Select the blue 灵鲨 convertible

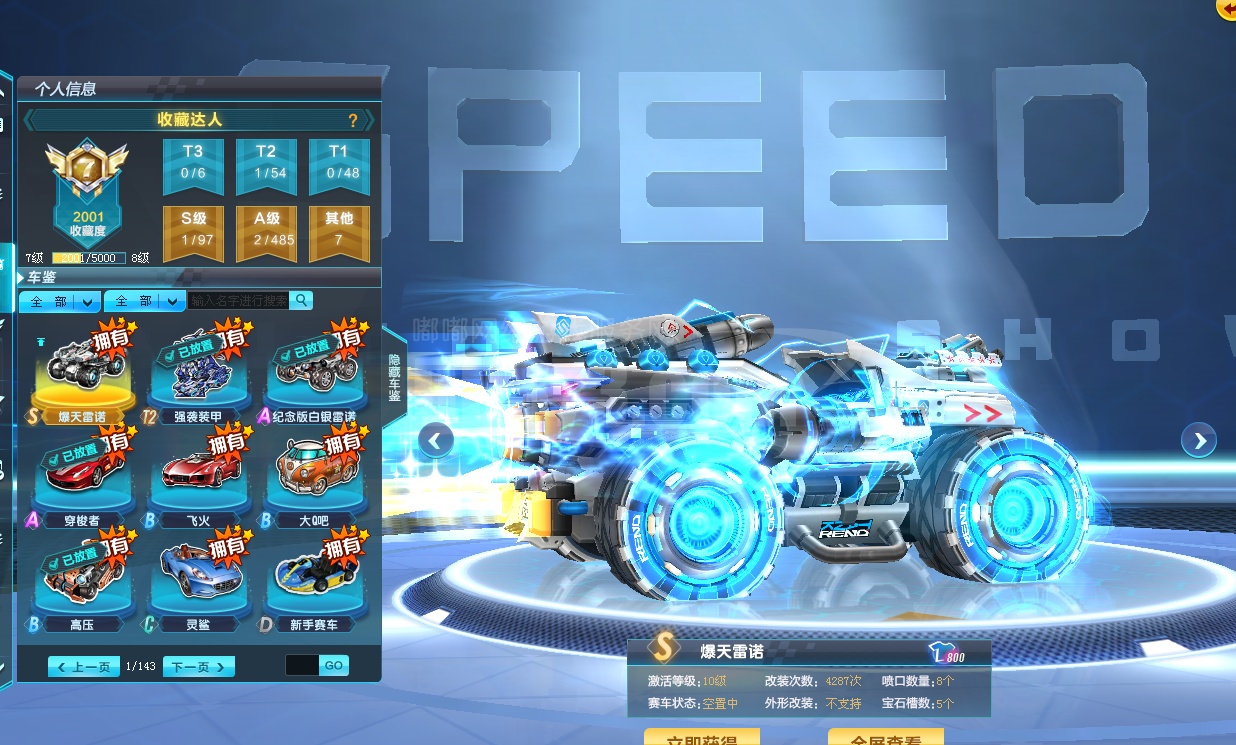pos(198,580)
